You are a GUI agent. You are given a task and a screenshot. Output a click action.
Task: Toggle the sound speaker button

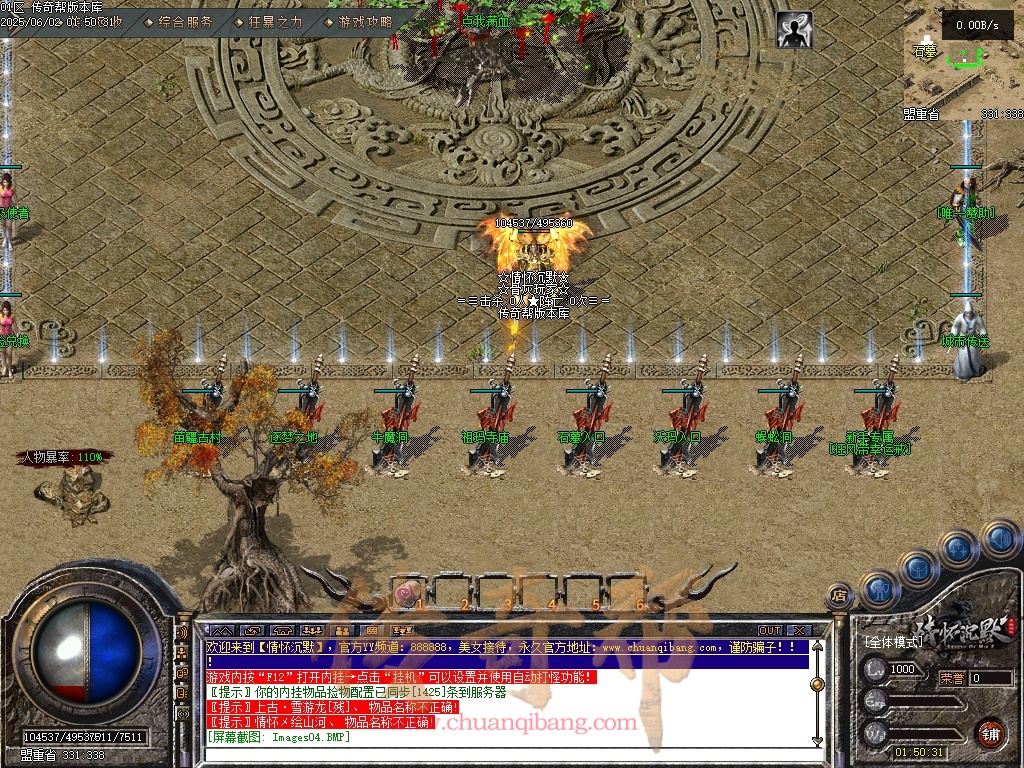click(999, 539)
